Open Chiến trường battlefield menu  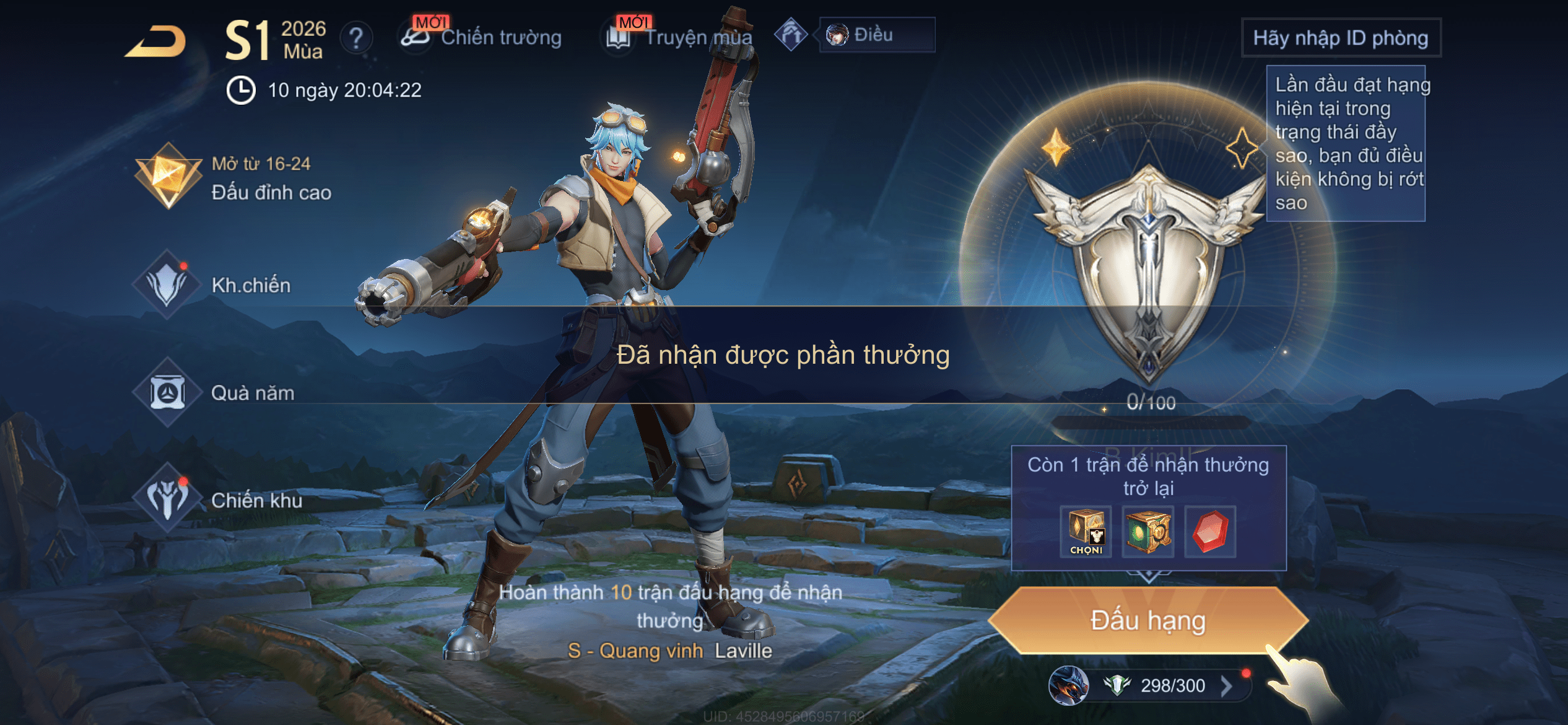(482, 37)
